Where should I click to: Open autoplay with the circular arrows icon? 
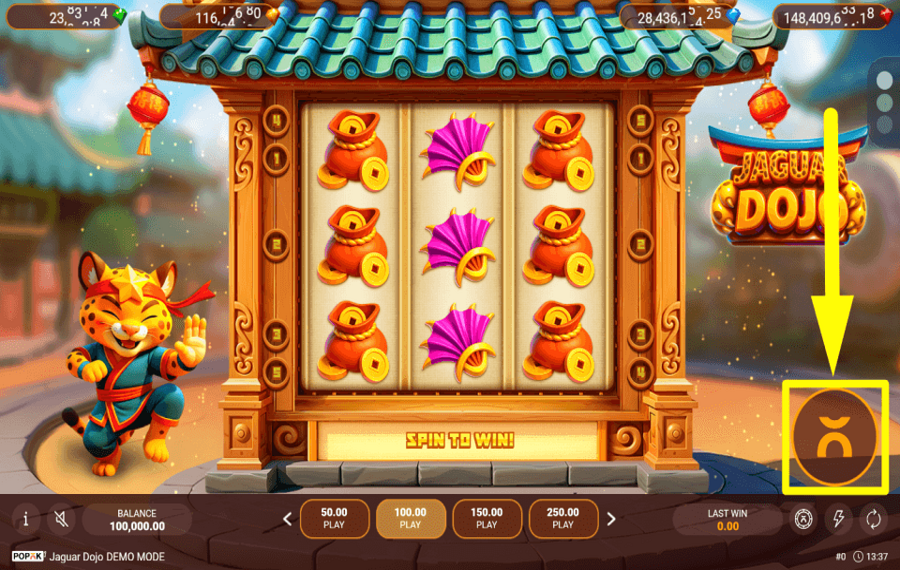(873, 519)
